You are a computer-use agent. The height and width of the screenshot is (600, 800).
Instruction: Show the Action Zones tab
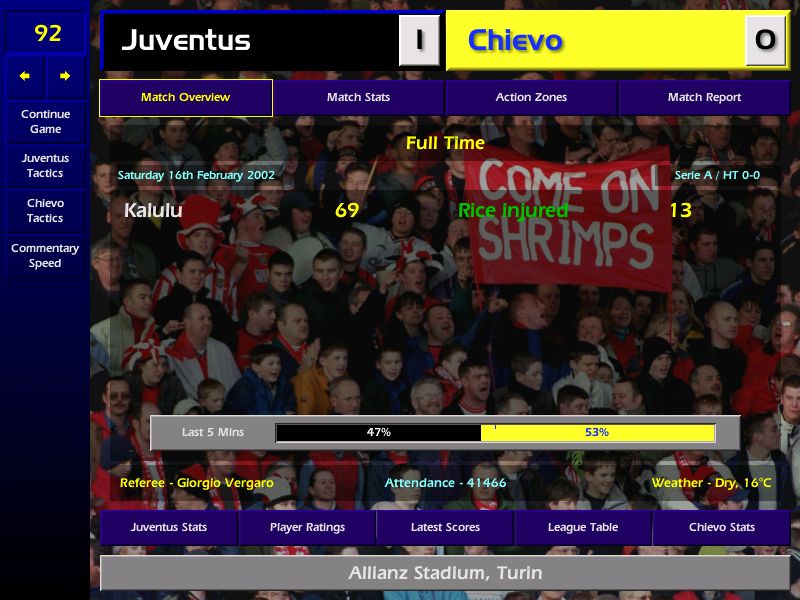click(531, 98)
